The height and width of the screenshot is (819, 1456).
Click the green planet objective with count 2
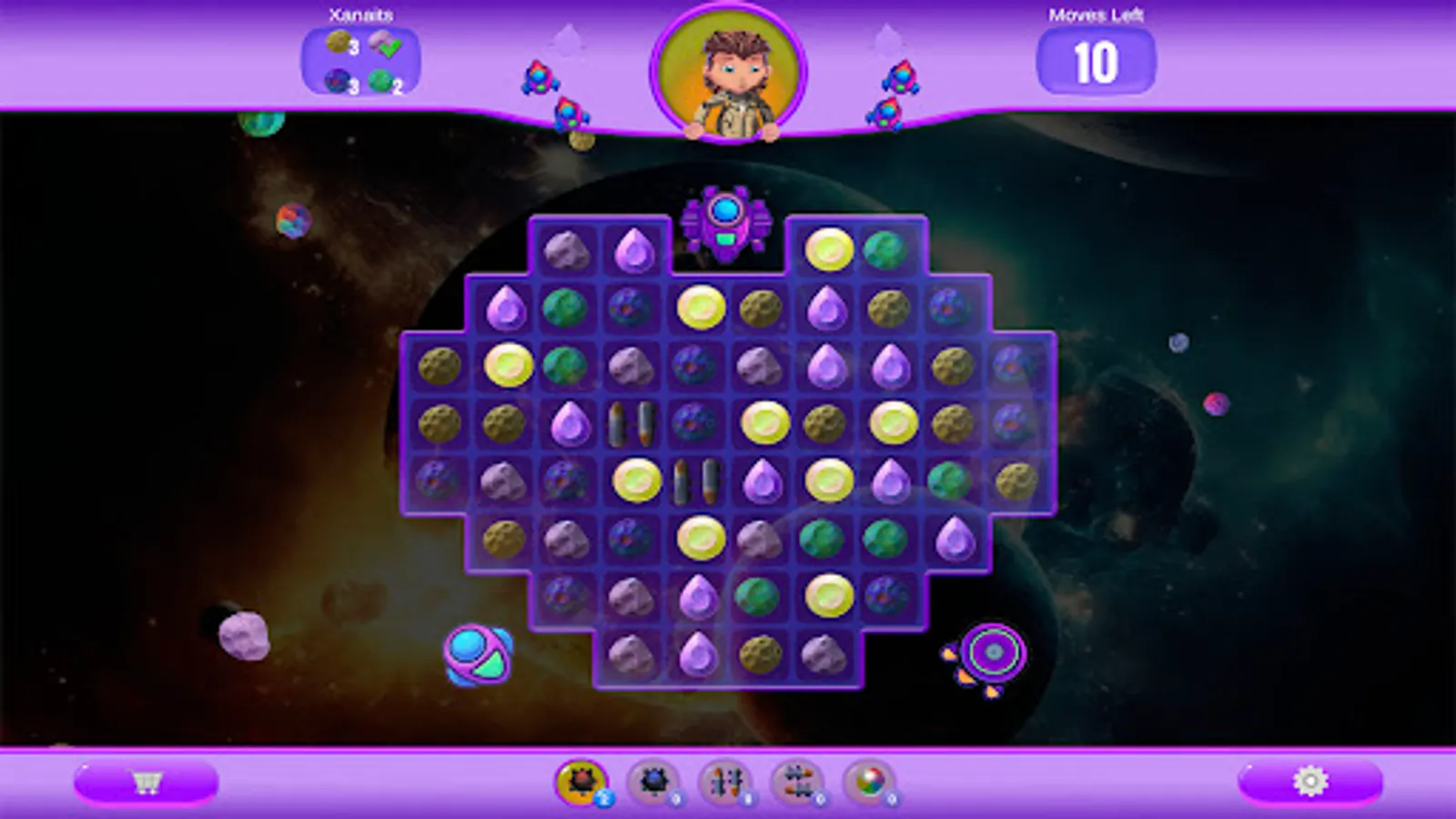tap(380, 80)
